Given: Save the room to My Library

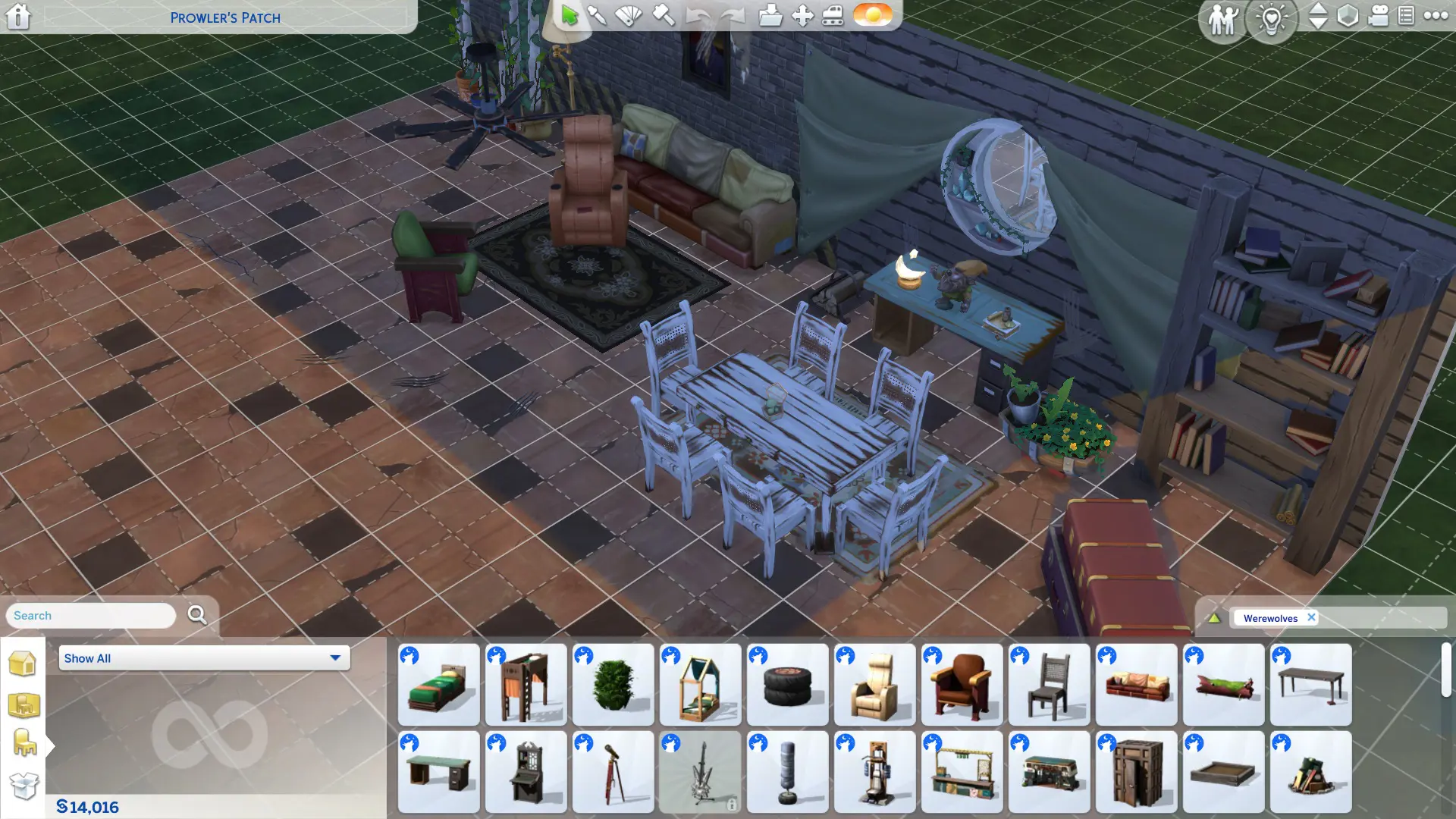Looking at the screenshot, I should (771, 16).
